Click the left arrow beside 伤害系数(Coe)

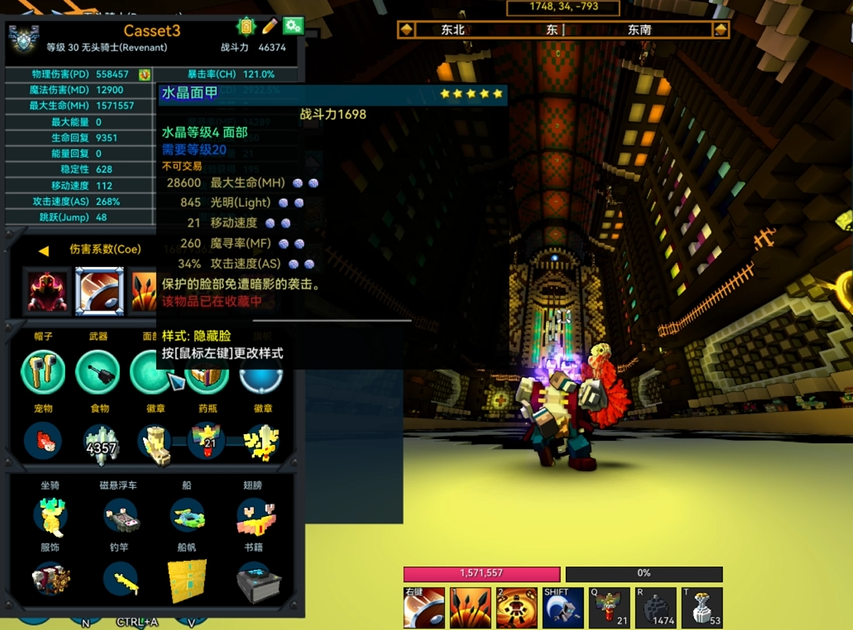click(x=43, y=250)
